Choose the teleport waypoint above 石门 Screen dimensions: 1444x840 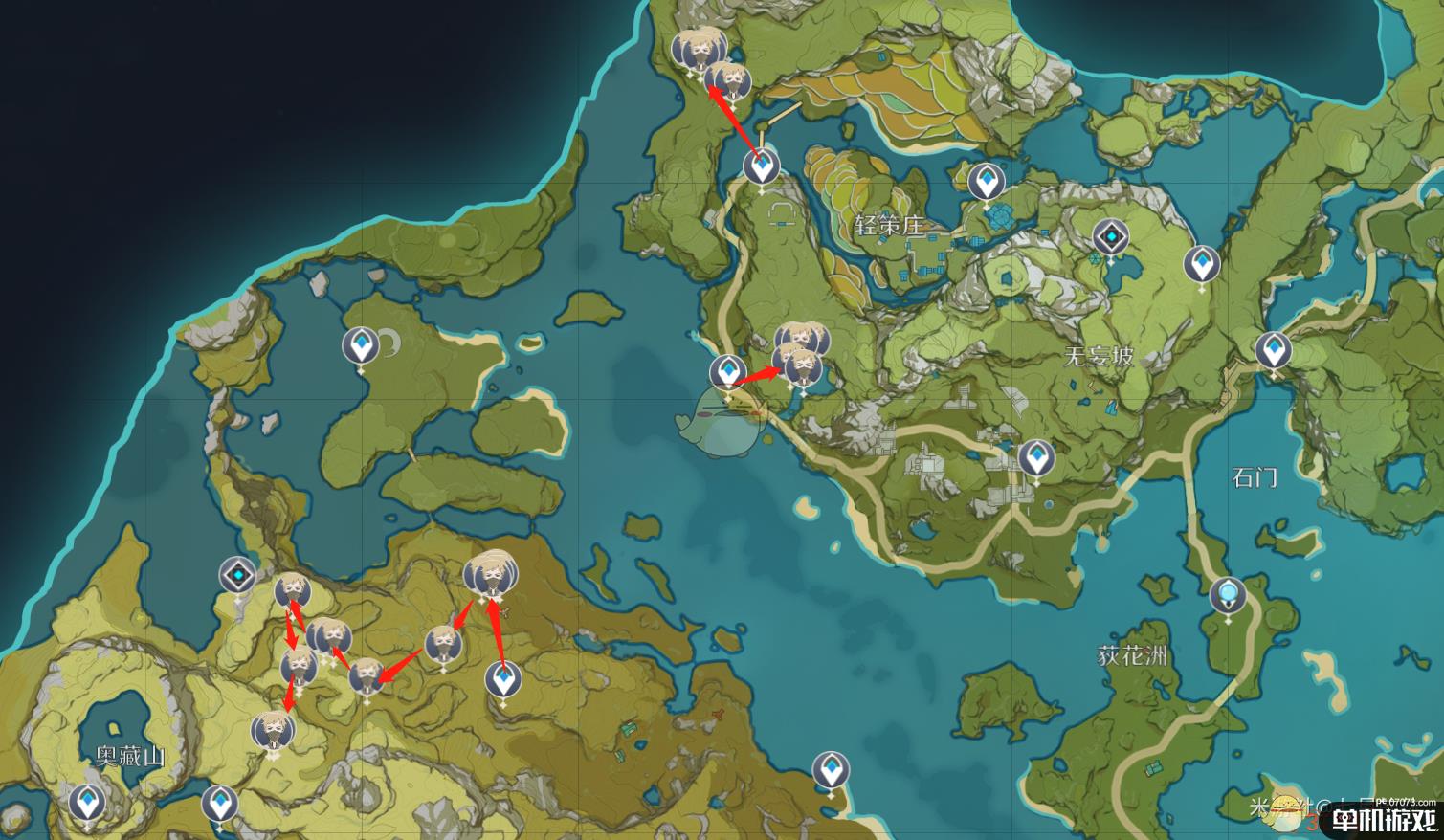pyautogui.click(x=1273, y=351)
